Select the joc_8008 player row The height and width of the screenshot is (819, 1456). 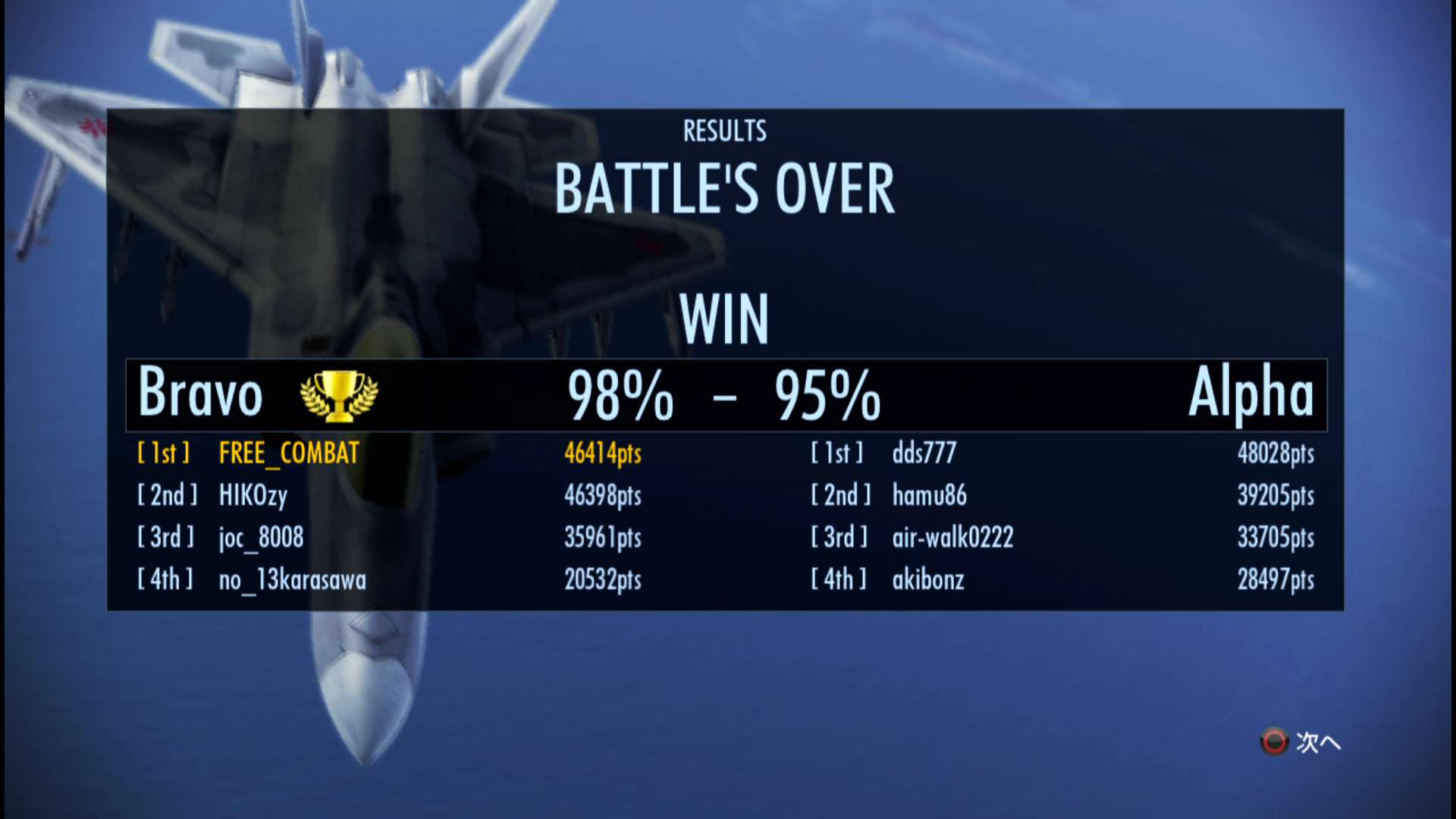click(x=261, y=538)
